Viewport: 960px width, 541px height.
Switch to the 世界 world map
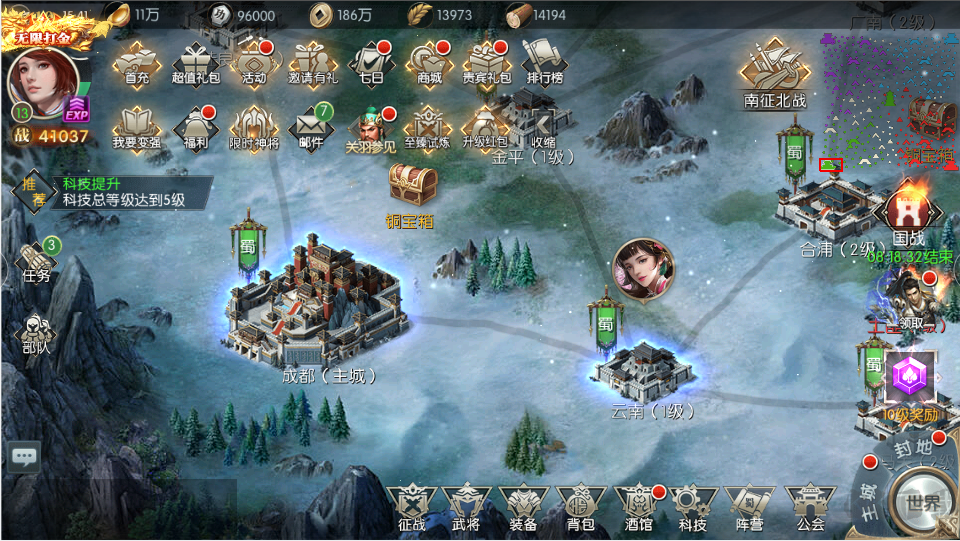[924, 503]
